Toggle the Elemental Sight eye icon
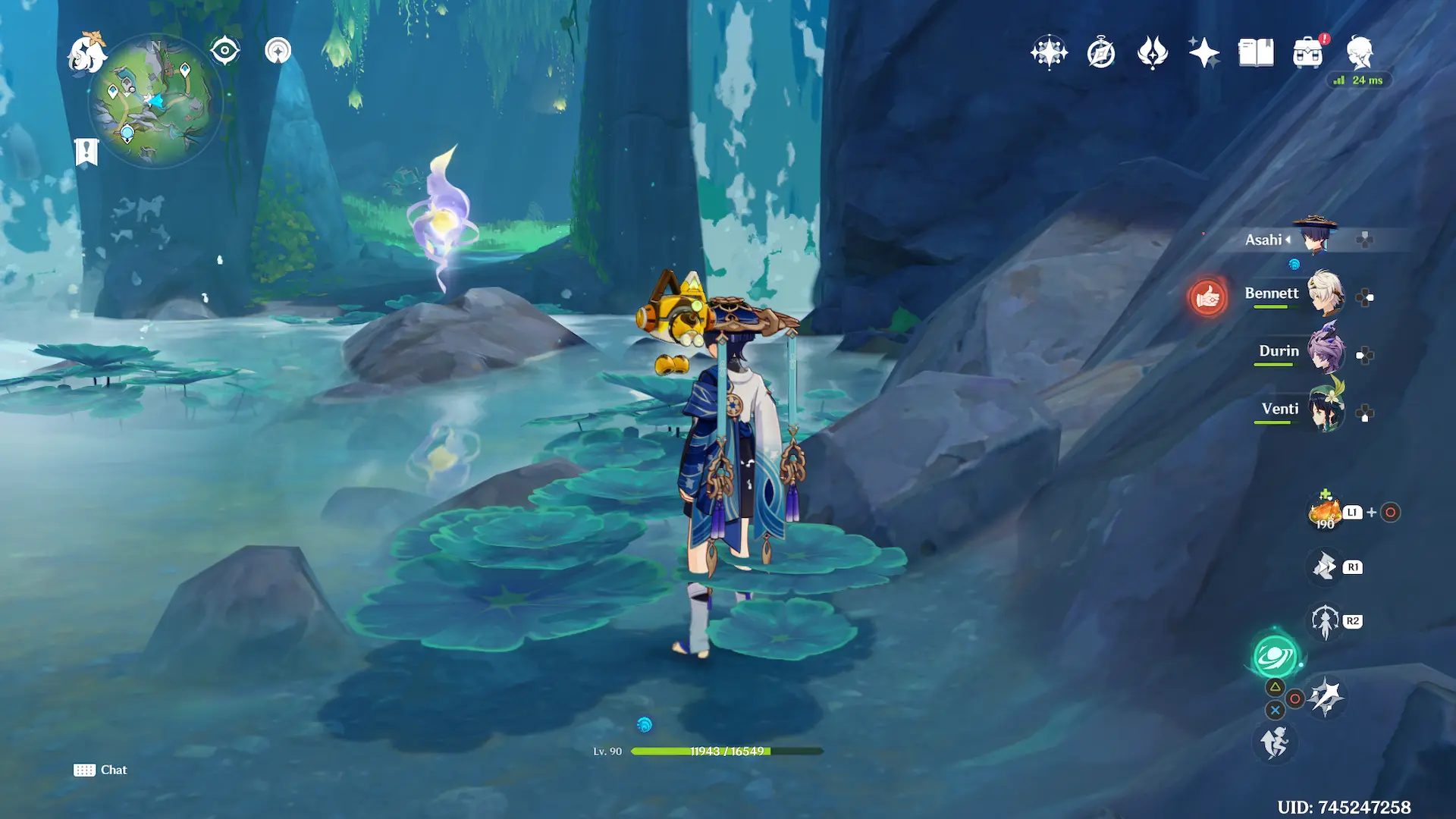 point(225,51)
